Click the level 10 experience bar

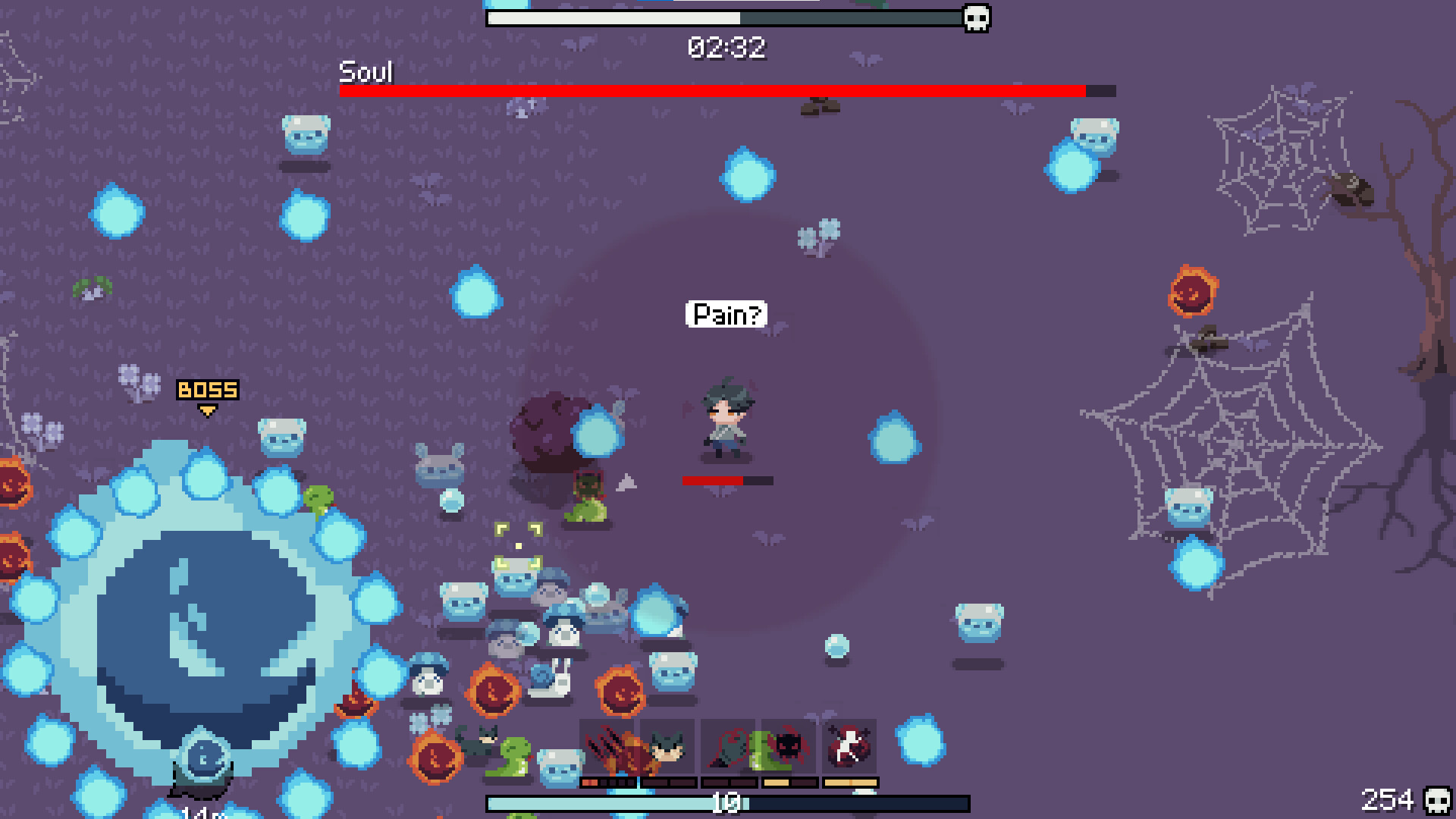[728, 802]
